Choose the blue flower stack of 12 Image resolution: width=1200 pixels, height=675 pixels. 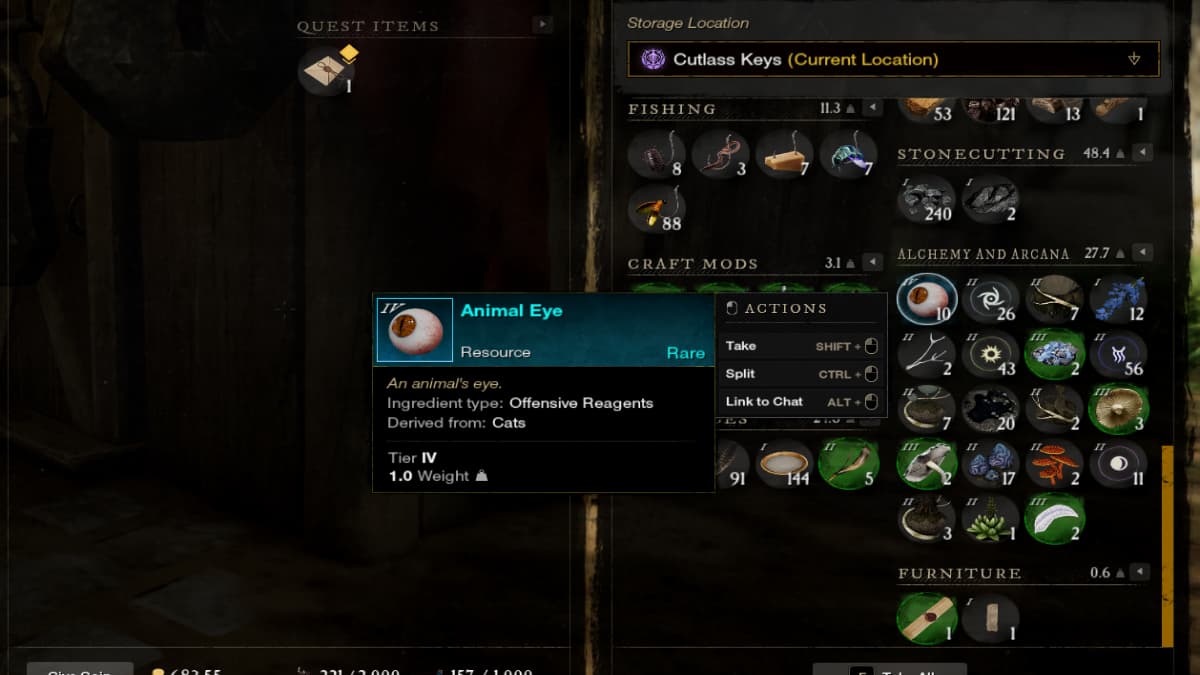click(1118, 299)
